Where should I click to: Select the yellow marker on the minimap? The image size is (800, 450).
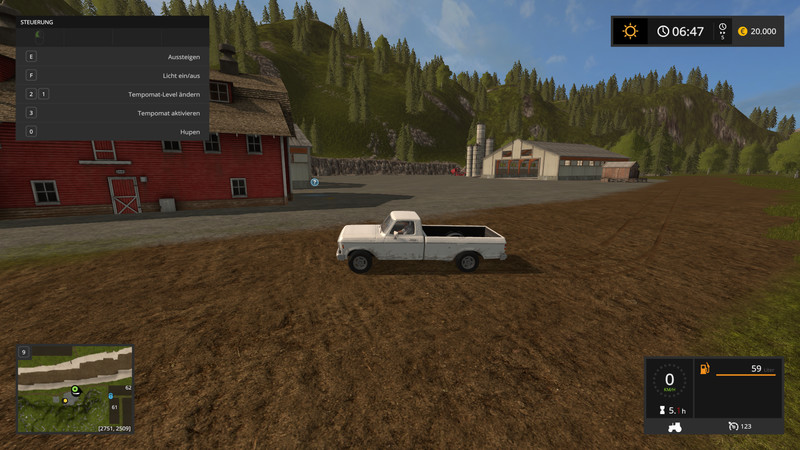[66, 400]
